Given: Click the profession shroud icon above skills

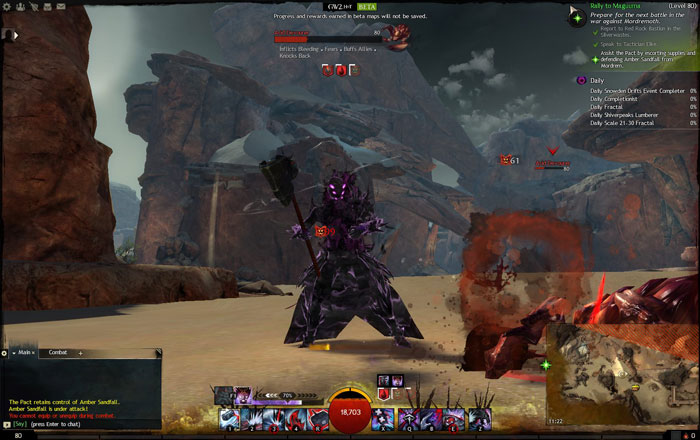Looking at the screenshot, I should (x=243, y=395).
